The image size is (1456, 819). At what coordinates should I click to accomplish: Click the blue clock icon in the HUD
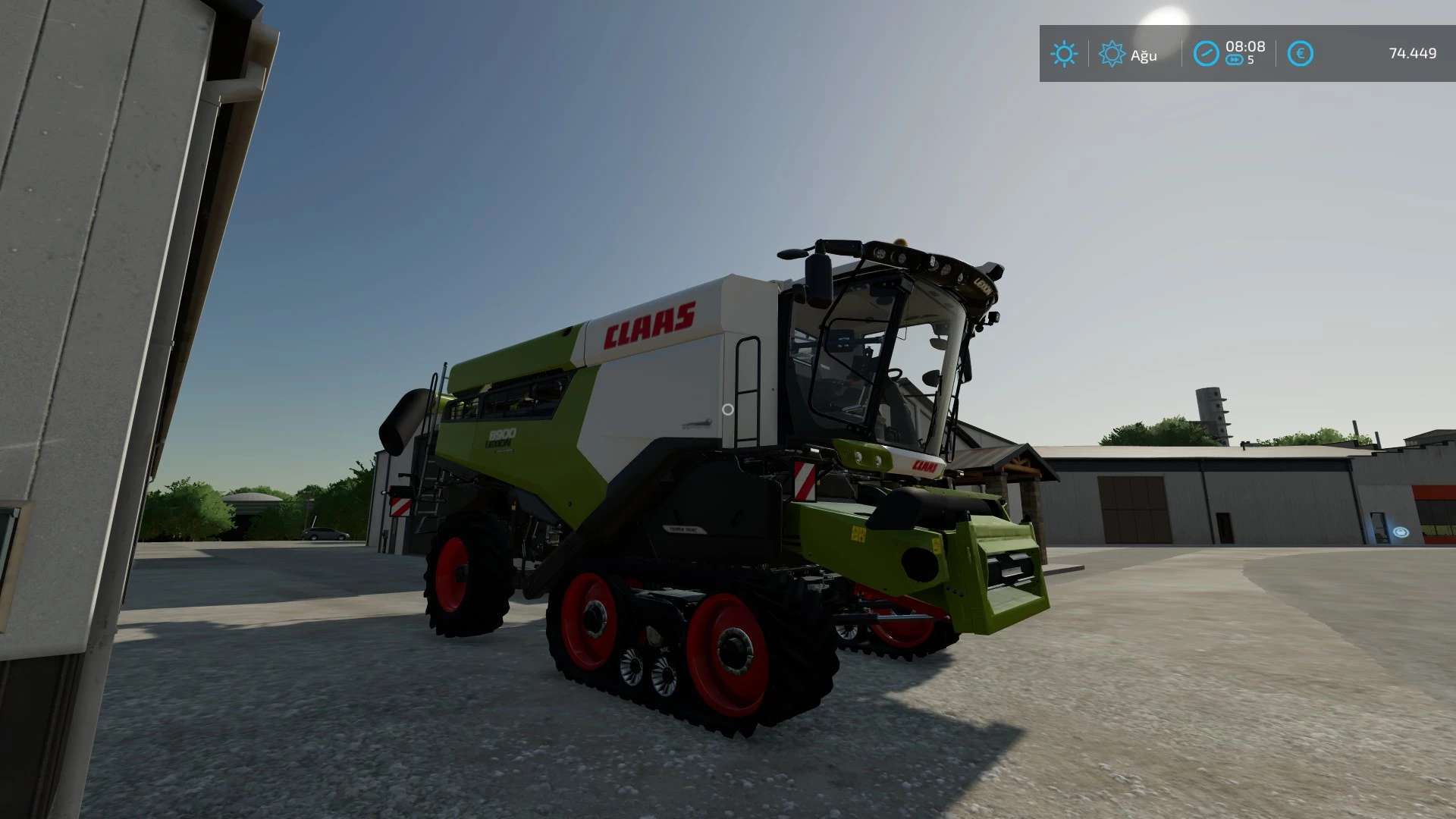(x=1207, y=53)
